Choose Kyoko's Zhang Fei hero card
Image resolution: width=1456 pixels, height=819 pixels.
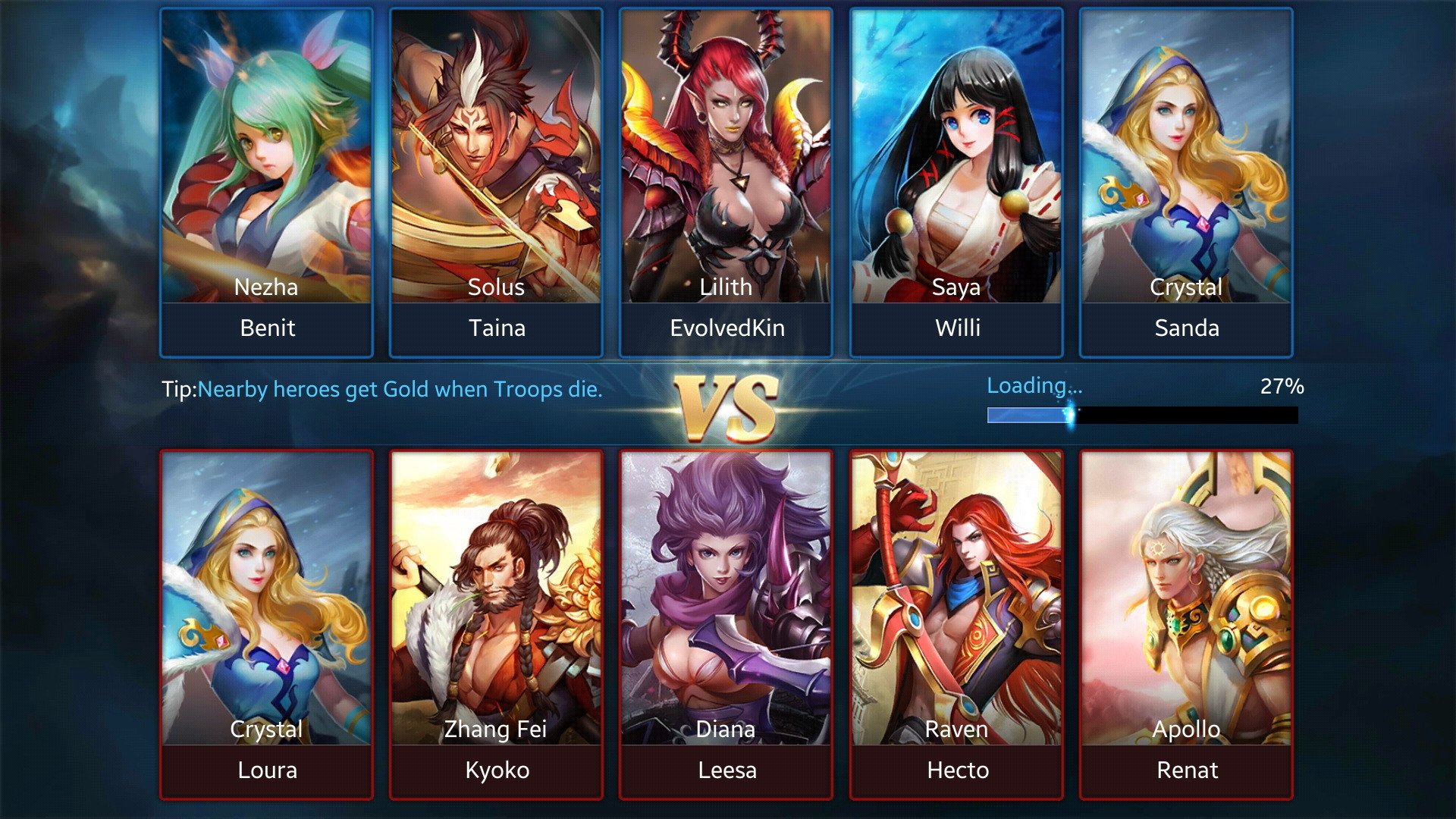click(496, 623)
